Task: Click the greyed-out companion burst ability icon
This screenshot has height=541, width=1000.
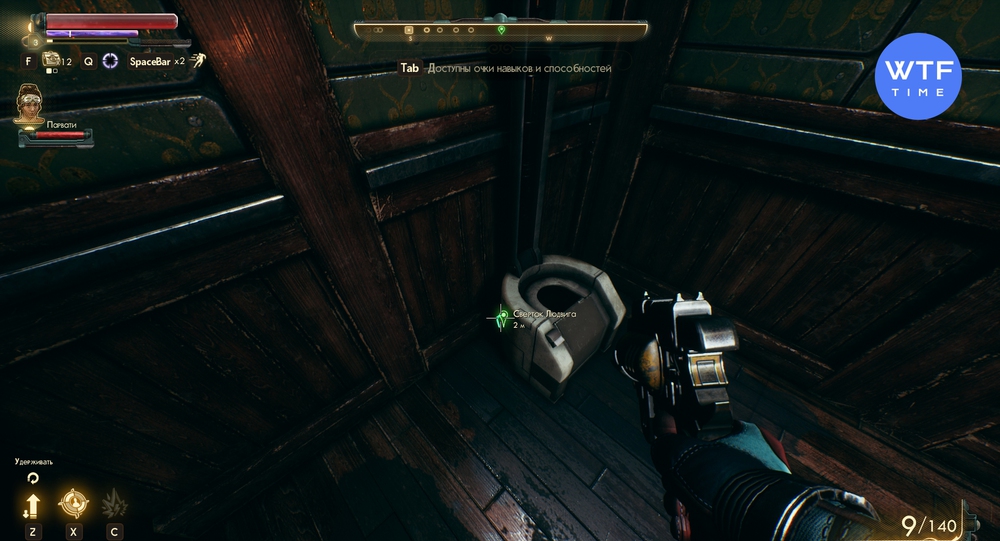Action: tap(114, 503)
